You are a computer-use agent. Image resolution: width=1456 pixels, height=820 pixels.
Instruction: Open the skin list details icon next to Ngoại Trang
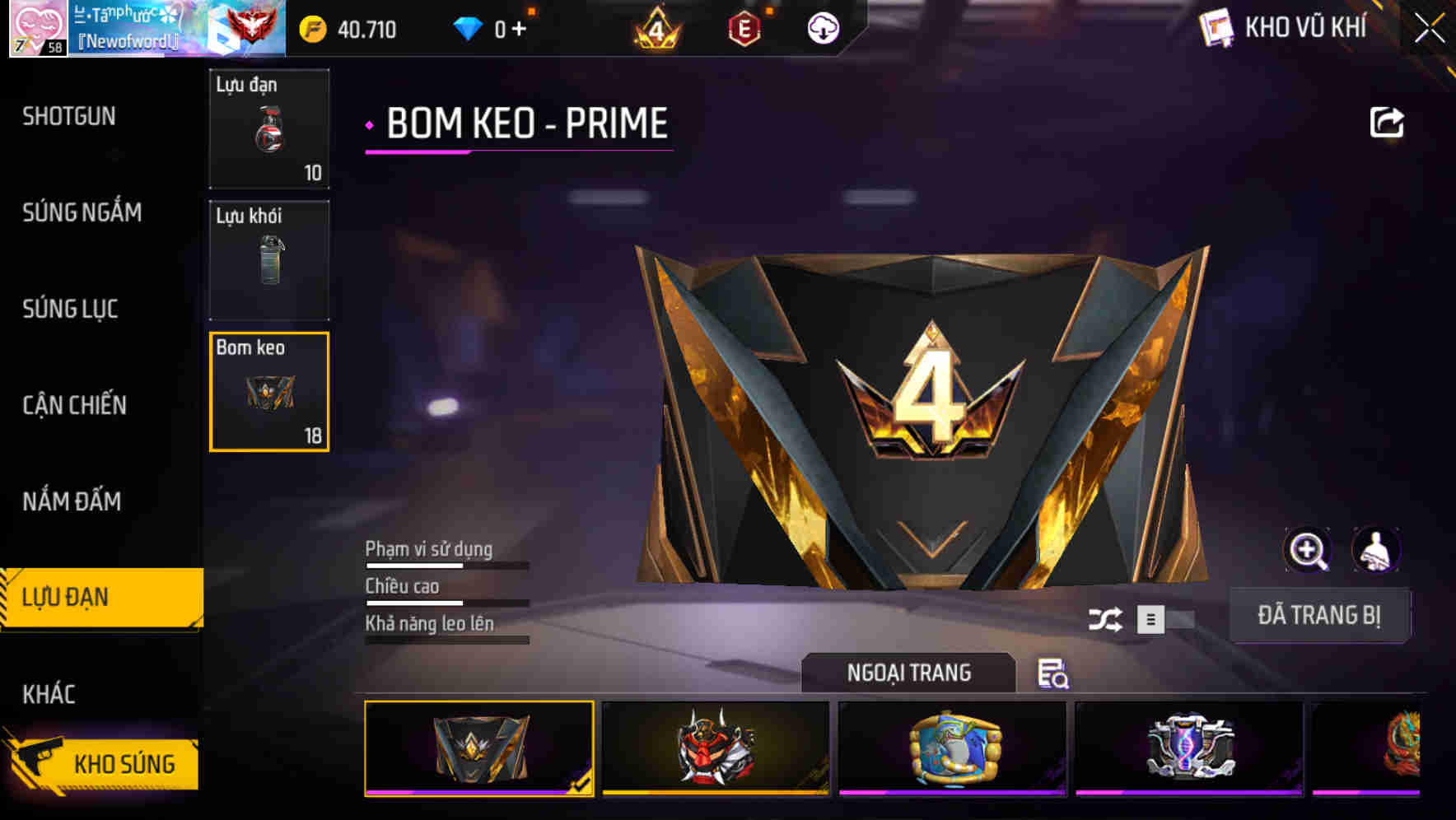1053,675
